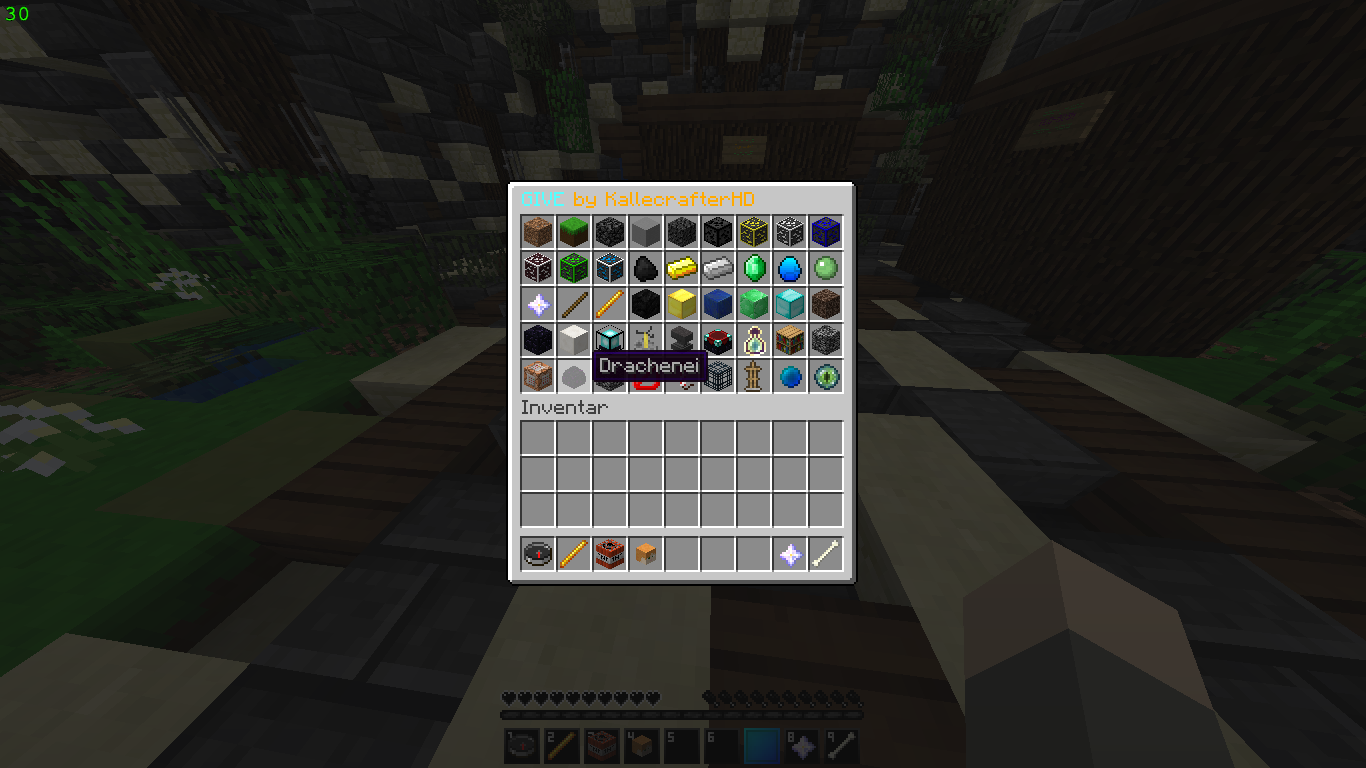Select the command block item

pos(538,376)
